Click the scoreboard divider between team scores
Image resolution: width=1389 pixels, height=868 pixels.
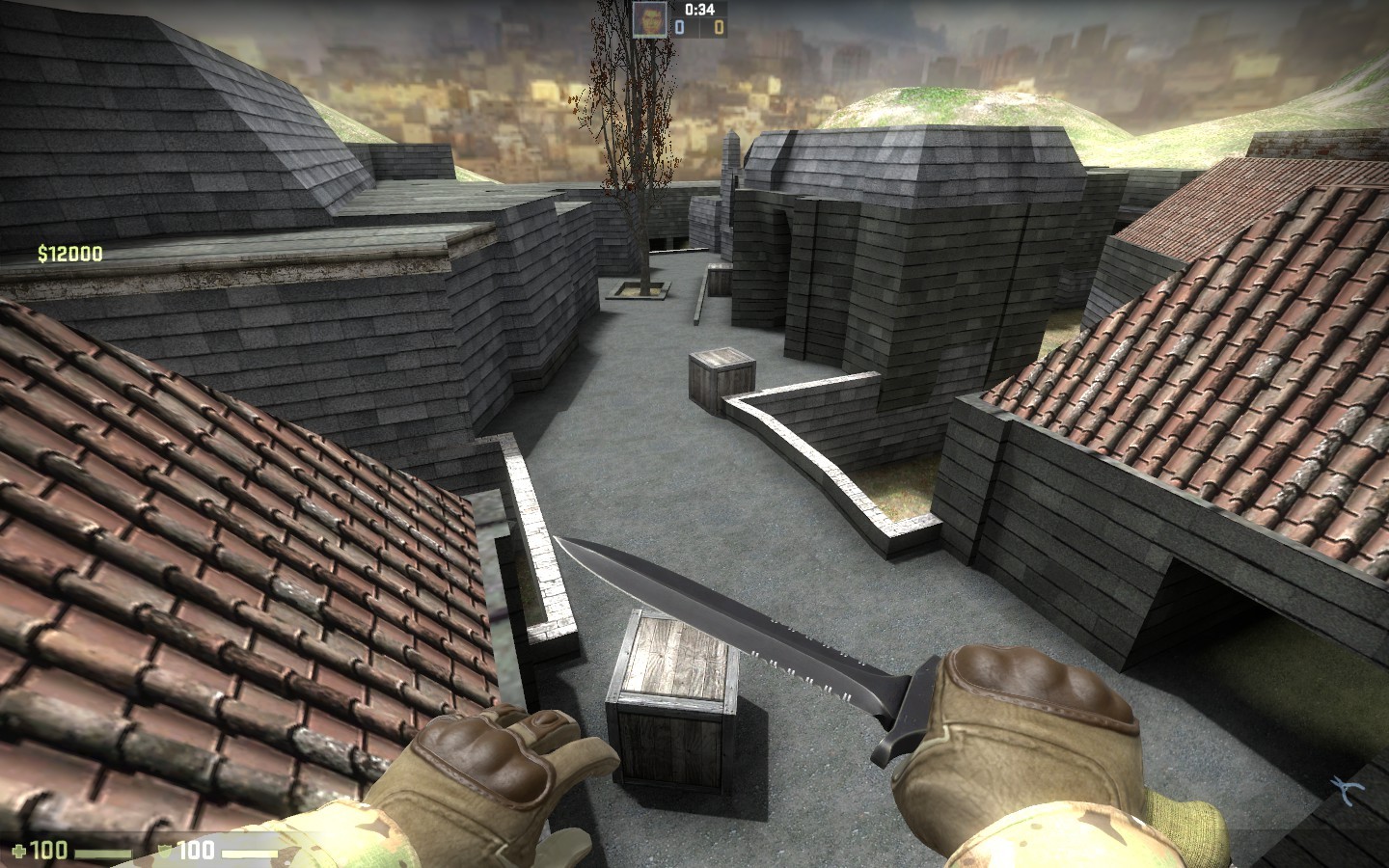coord(700,26)
